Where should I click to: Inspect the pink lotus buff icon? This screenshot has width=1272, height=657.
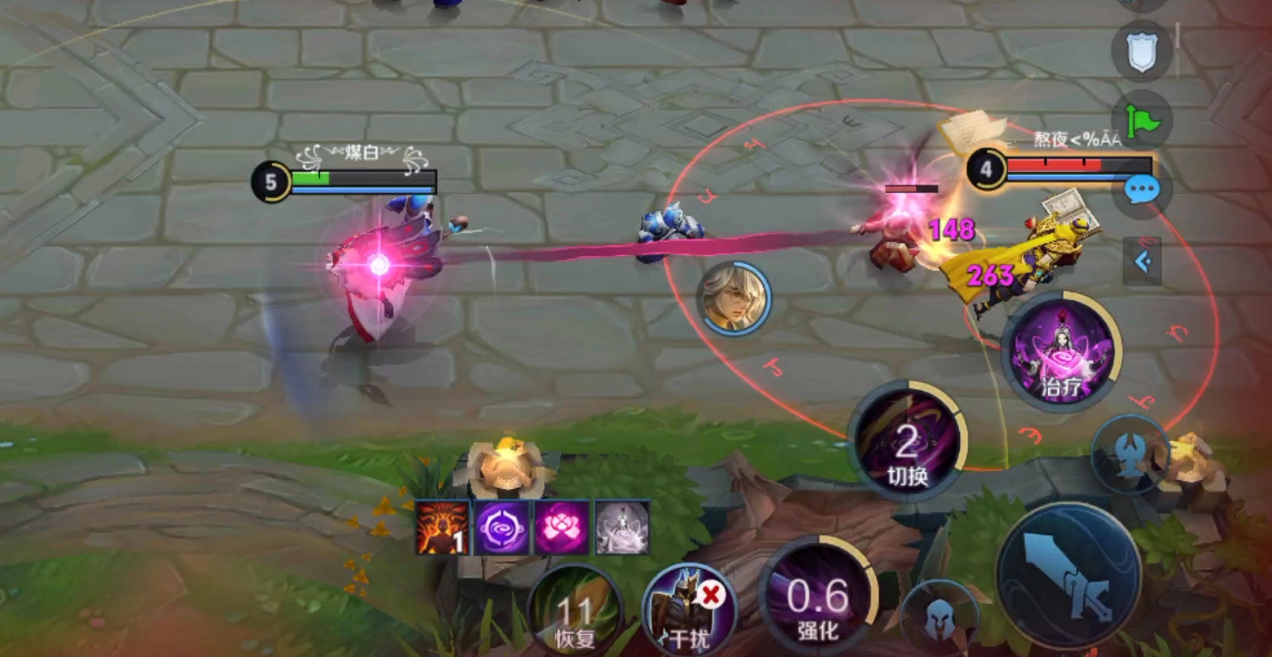tap(561, 527)
